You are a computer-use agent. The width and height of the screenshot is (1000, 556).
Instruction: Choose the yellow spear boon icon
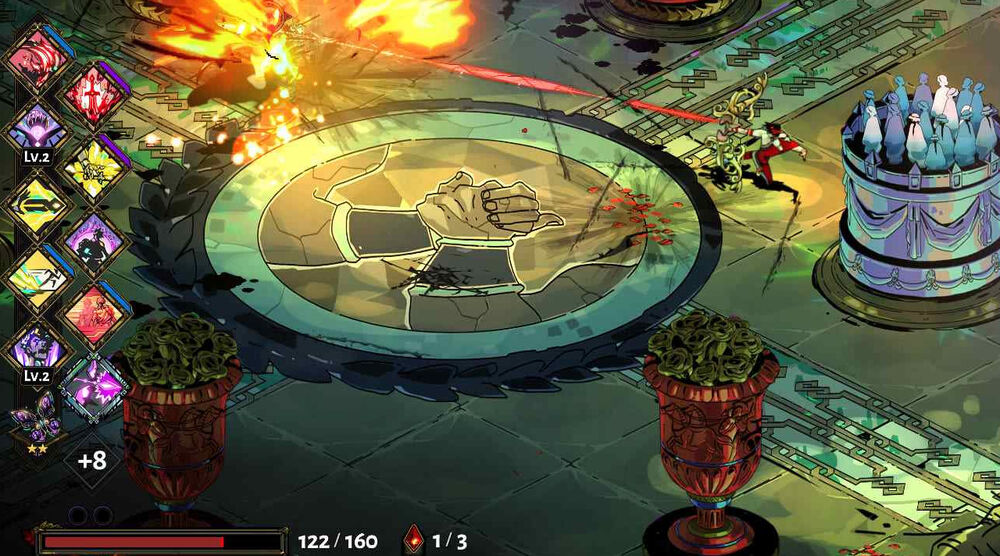coord(37,205)
